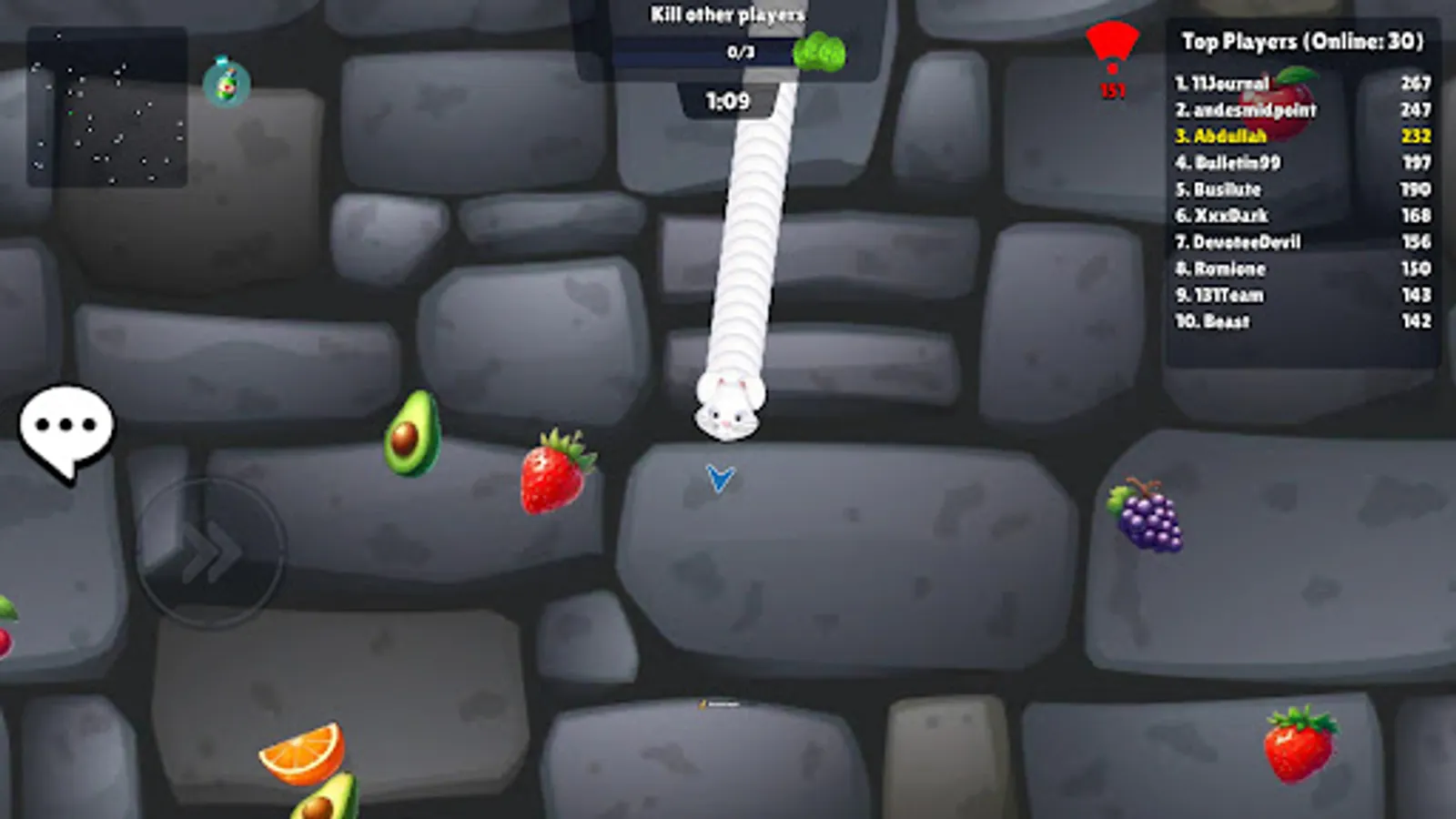Screen dimensions: 1456x819
Task: Click the potion bottle power-up icon
Action: click(226, 80)
